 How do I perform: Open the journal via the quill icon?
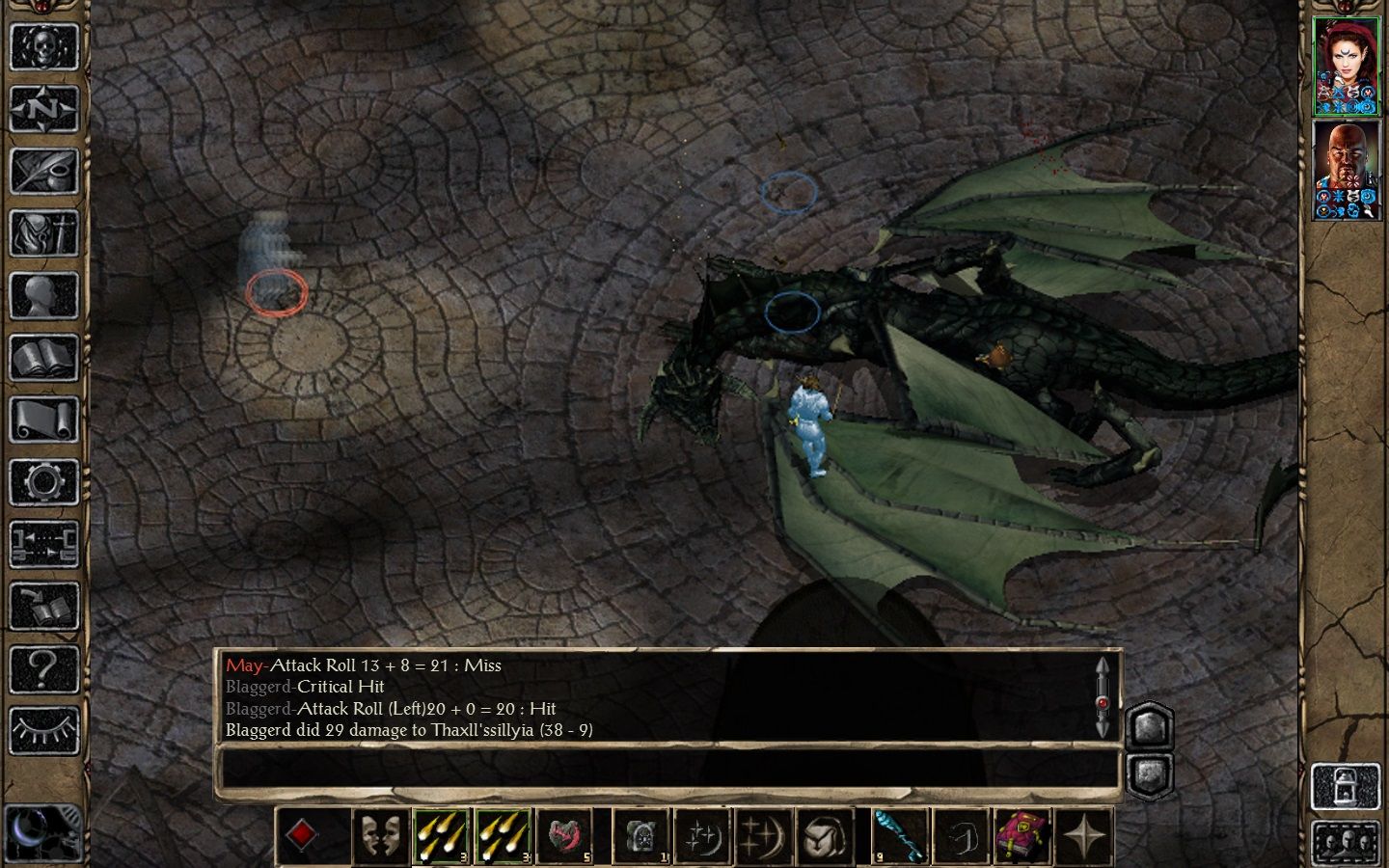tap(44, 171)
